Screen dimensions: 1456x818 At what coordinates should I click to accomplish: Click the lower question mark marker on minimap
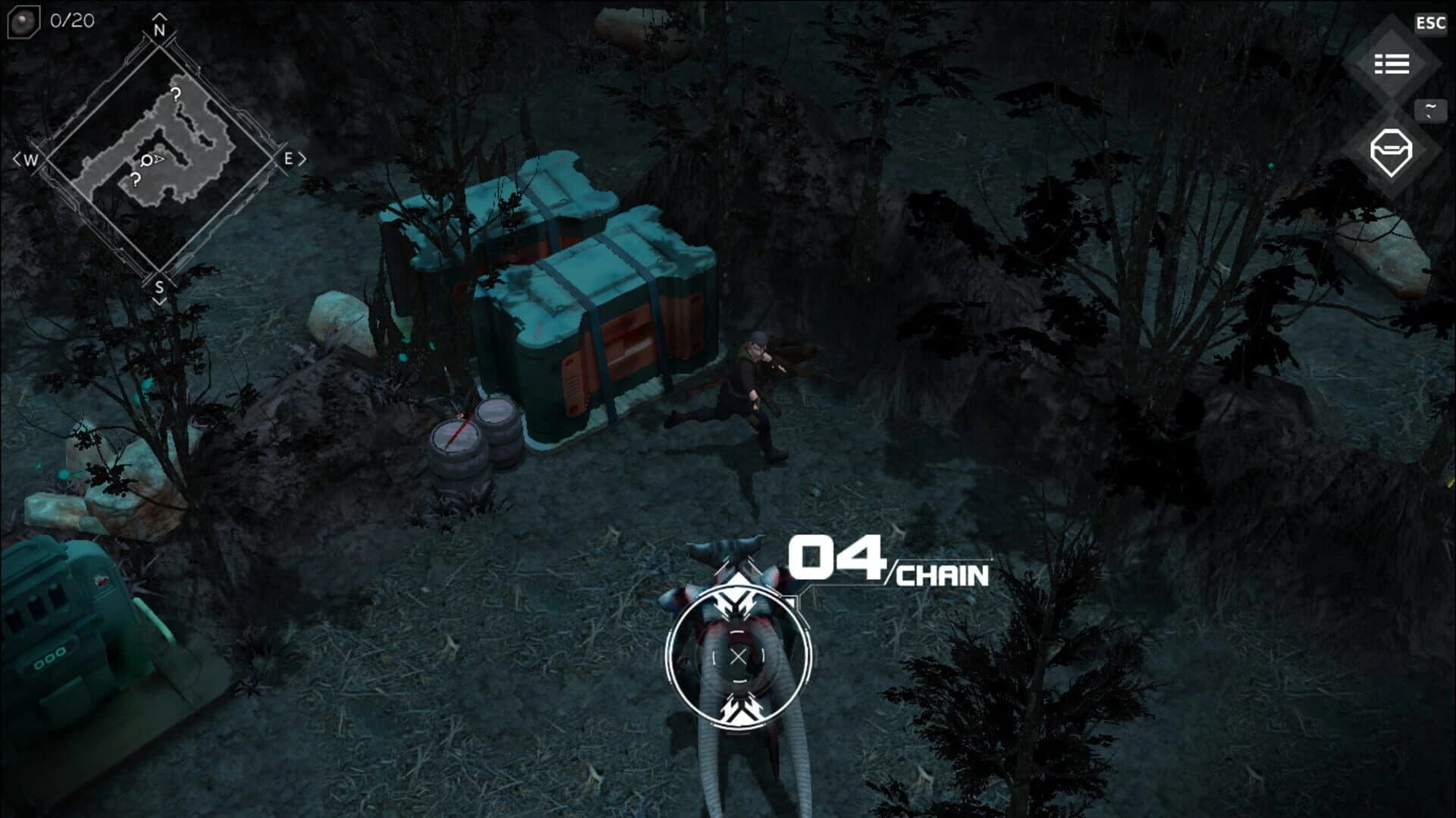(136, 180)
